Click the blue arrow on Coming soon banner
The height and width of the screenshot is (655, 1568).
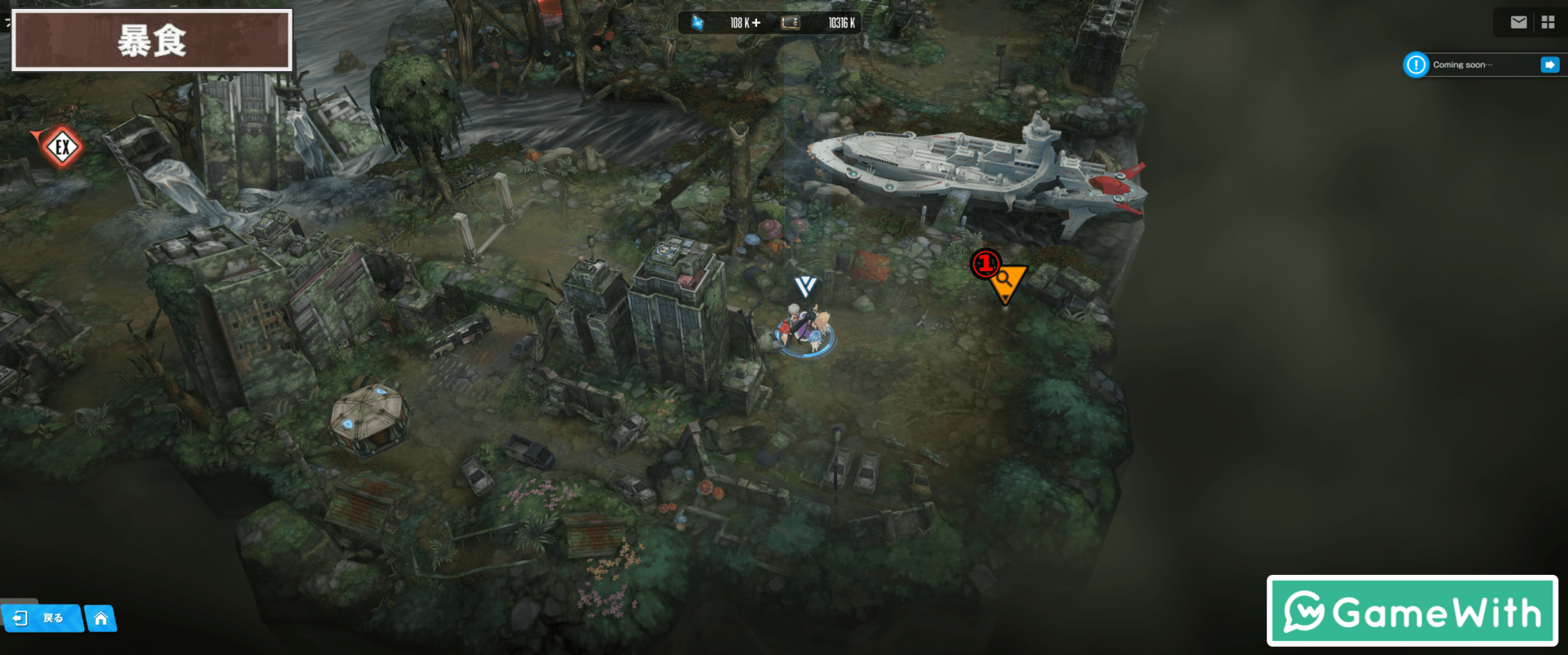pyautogui.click(x=1549, y=65)
